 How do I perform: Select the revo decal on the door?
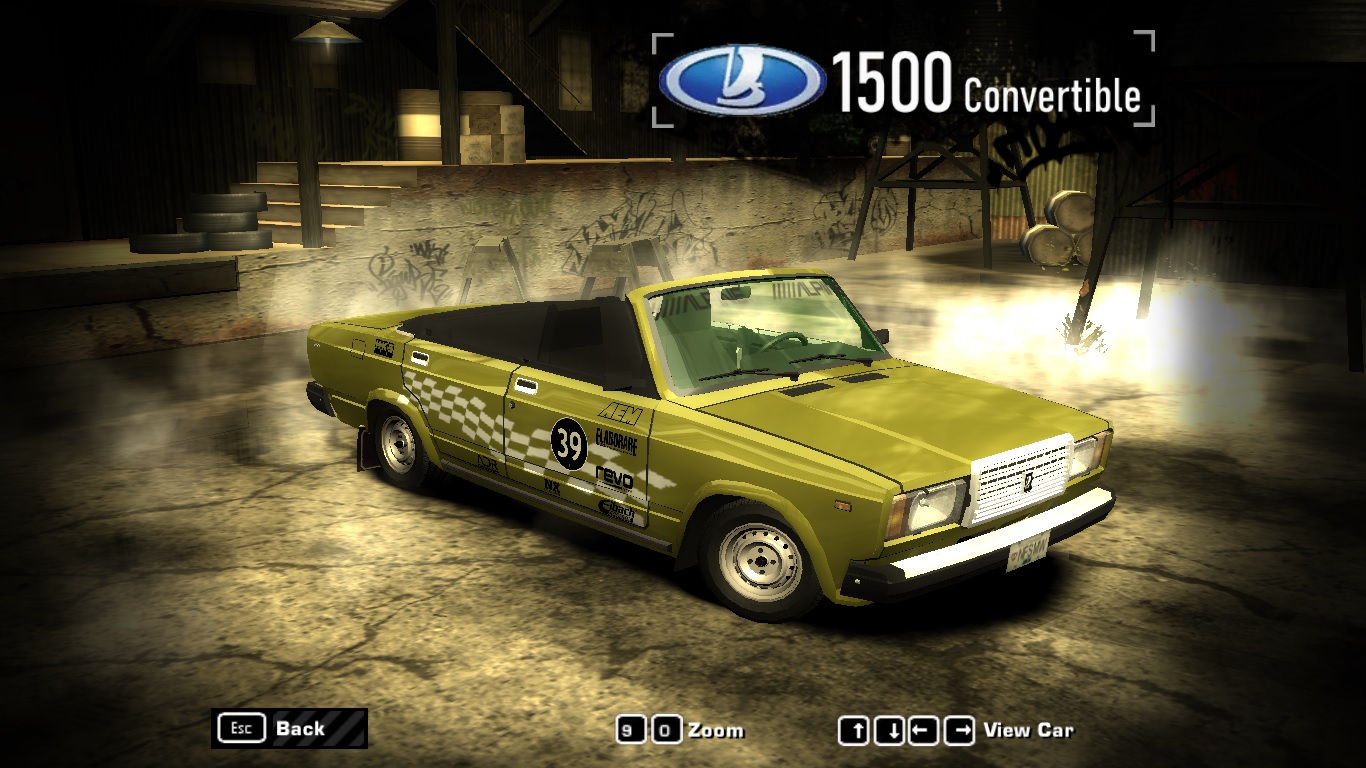coord(613,478)
